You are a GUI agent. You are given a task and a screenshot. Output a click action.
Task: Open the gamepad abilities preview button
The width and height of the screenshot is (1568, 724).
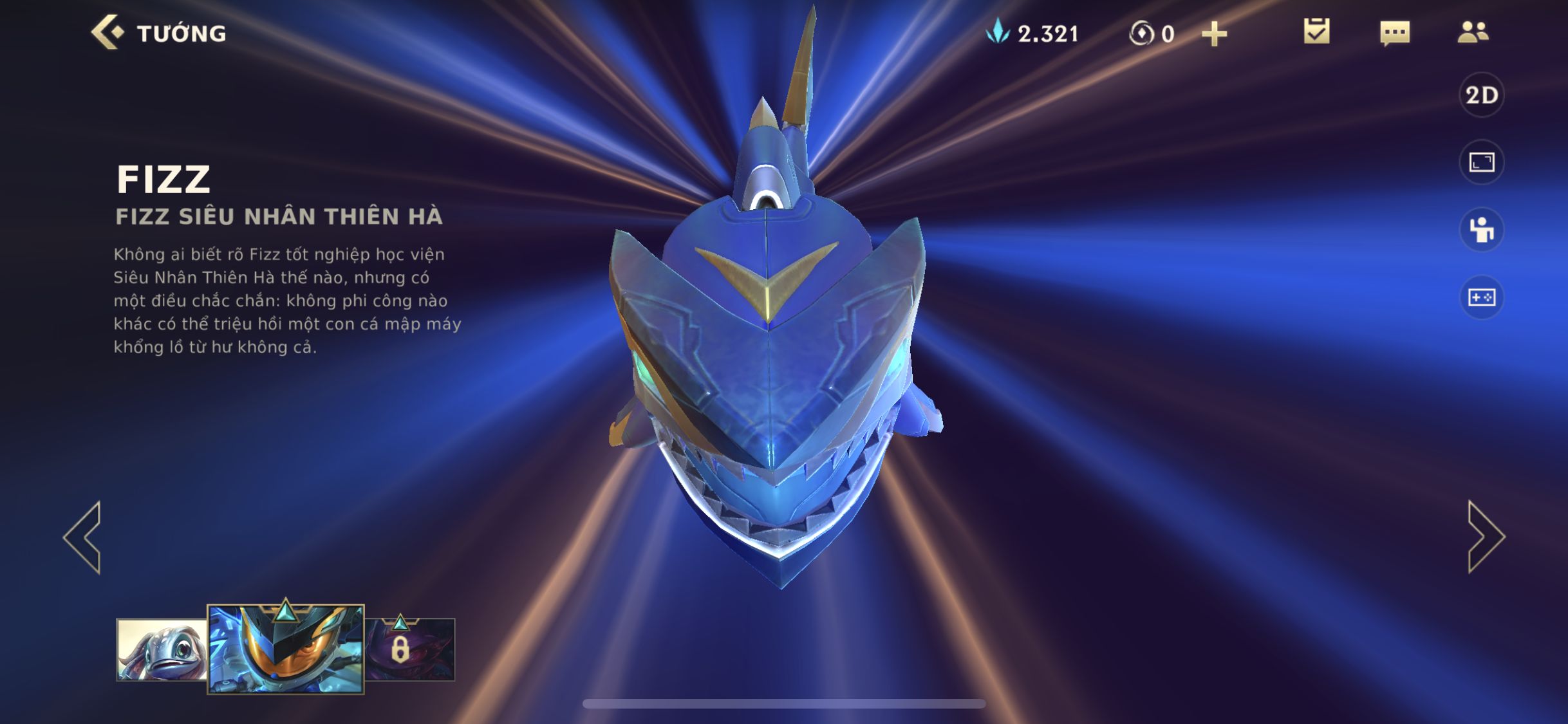[1481, 297]
